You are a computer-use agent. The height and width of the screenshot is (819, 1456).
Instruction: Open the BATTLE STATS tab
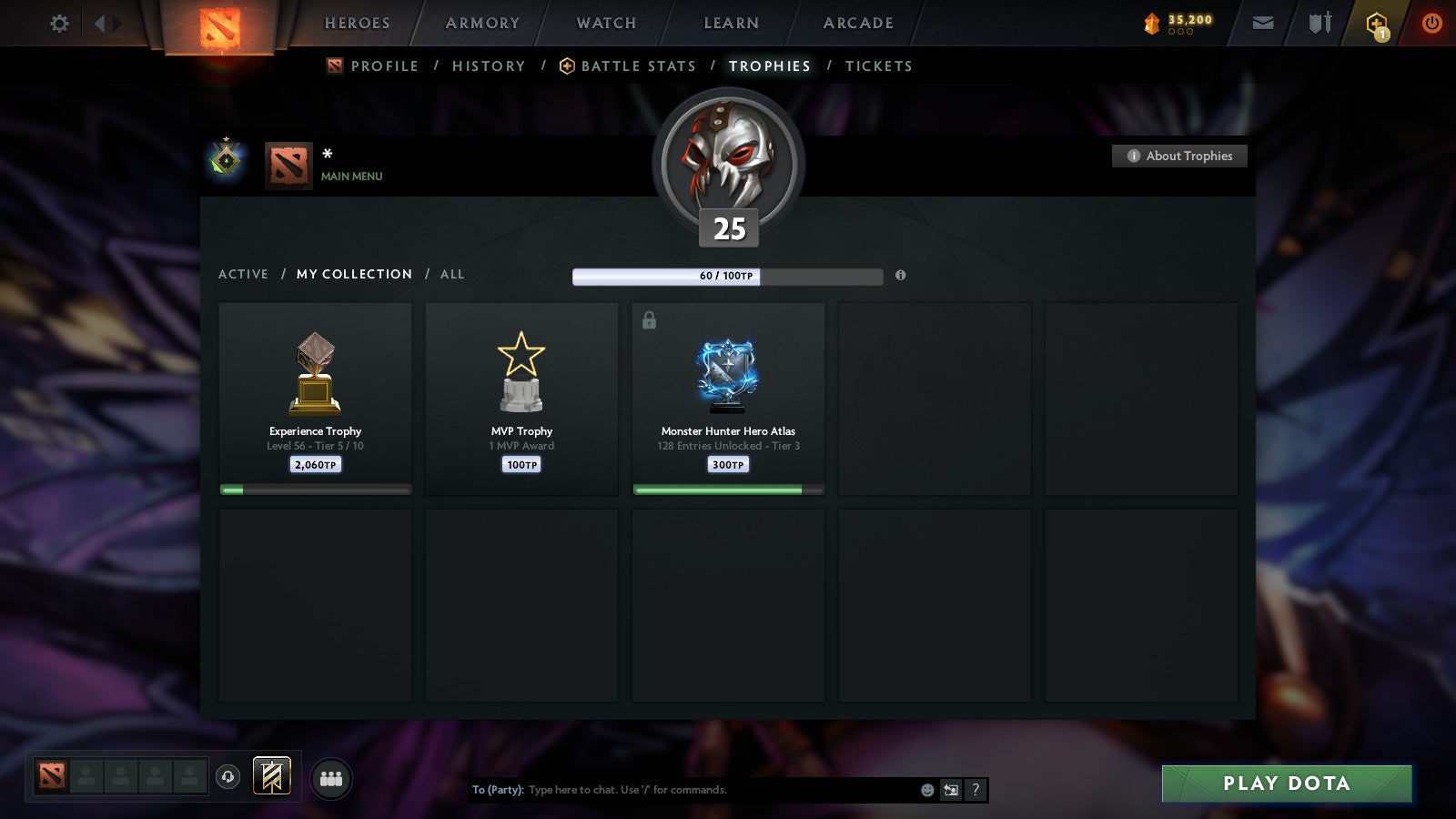[638, 66]
